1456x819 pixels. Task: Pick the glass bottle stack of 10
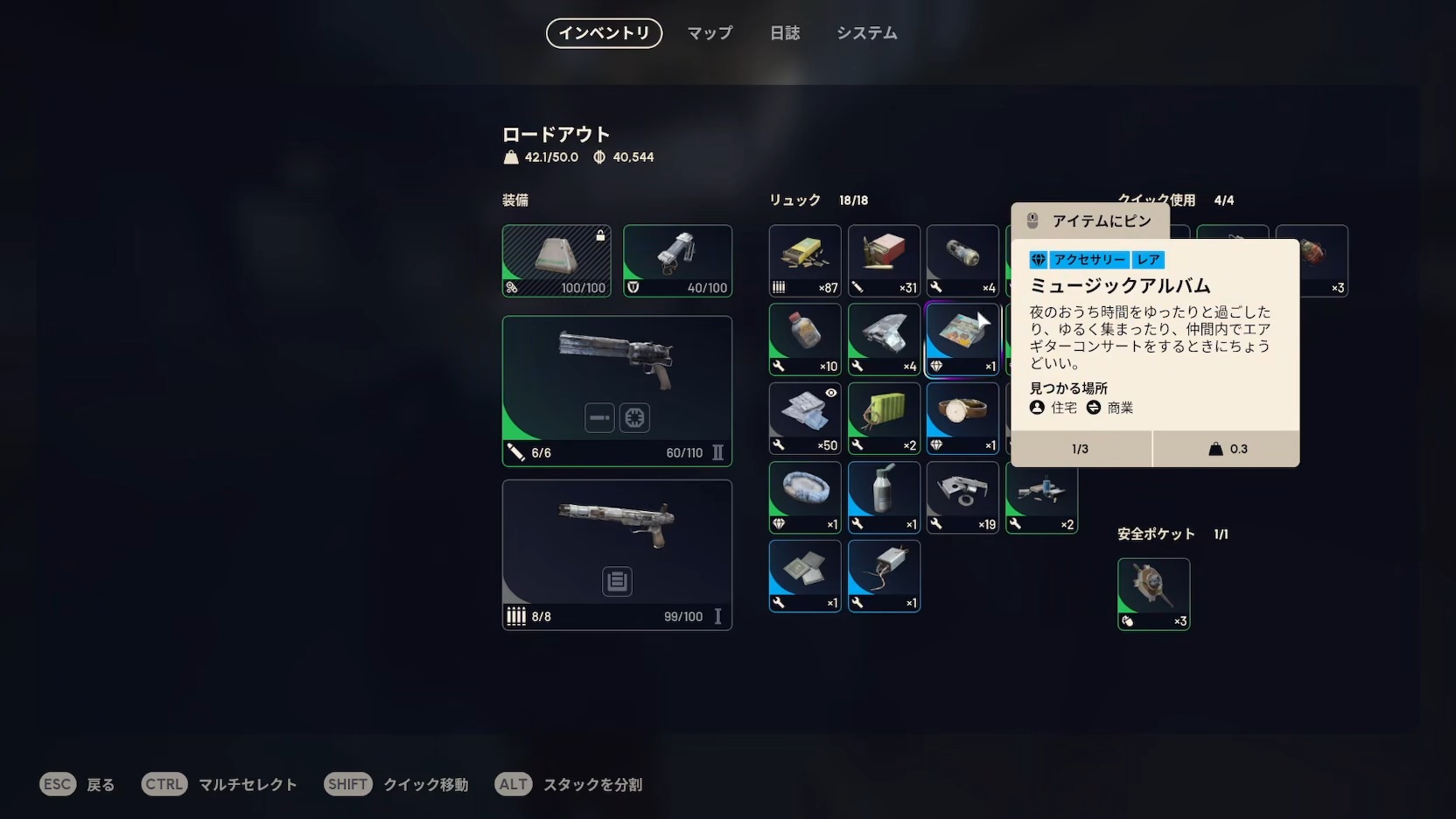tap(805, 339)
